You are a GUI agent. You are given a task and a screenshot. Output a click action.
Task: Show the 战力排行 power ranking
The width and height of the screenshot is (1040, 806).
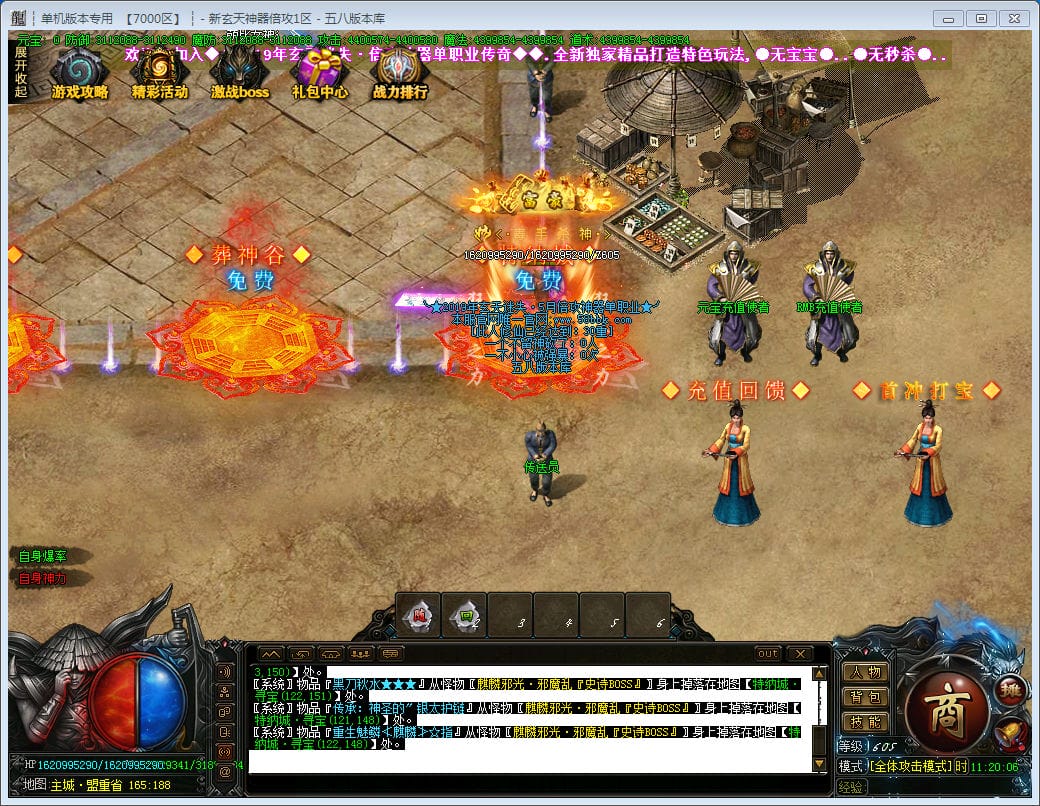point(400,73)
